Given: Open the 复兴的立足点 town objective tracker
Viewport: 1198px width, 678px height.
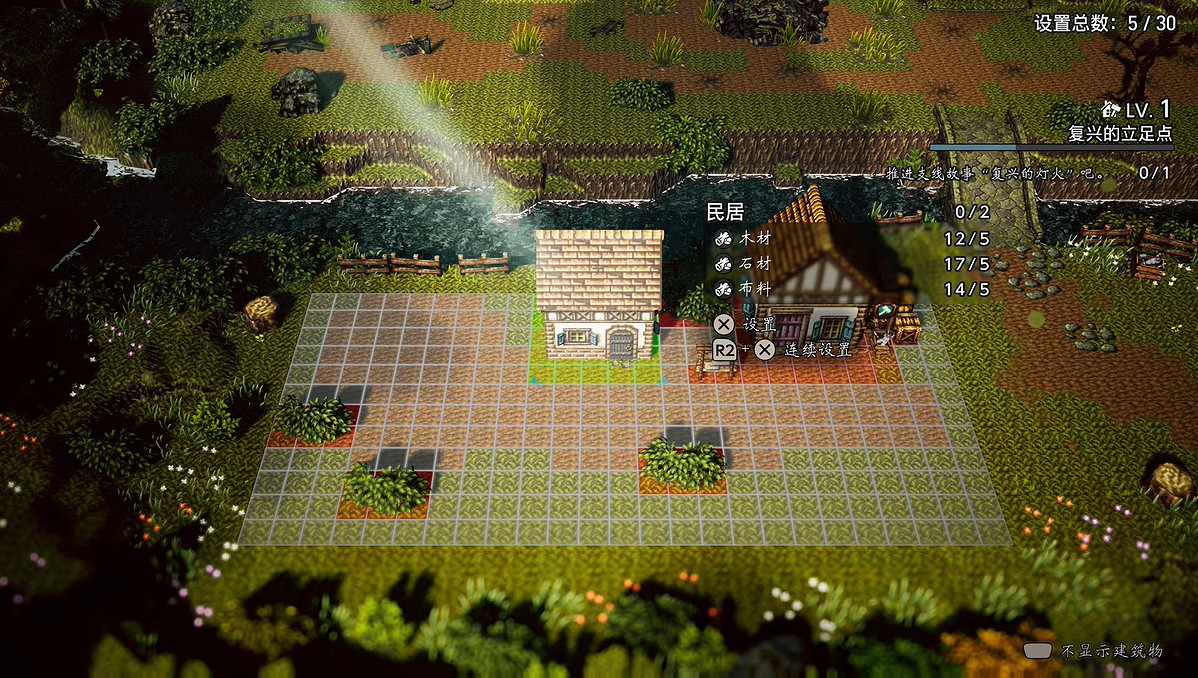Looking at the screenshot, I should pos(1119,134).
